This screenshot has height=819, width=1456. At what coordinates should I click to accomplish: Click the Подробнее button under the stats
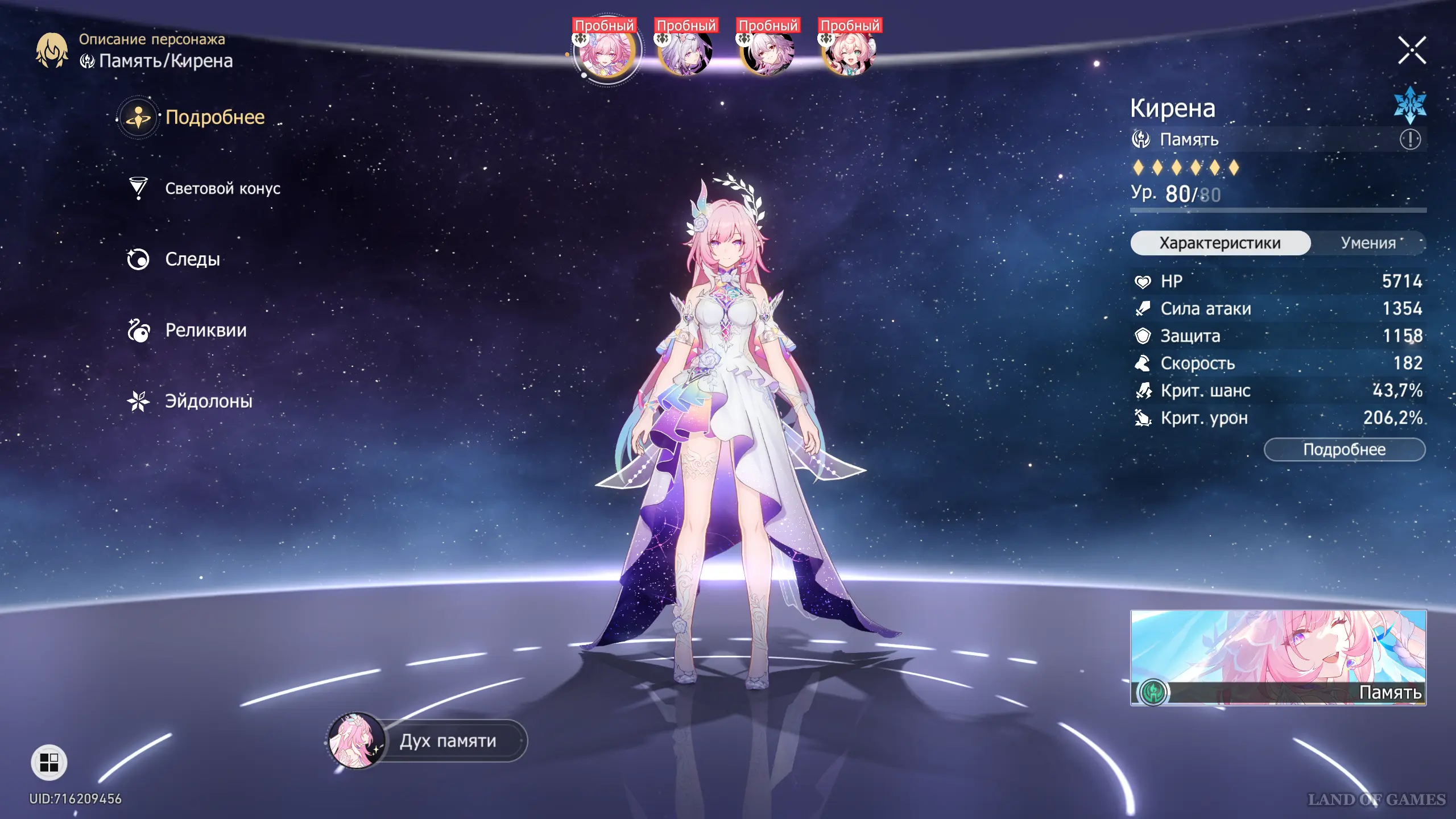click(x=1344, y=449)
